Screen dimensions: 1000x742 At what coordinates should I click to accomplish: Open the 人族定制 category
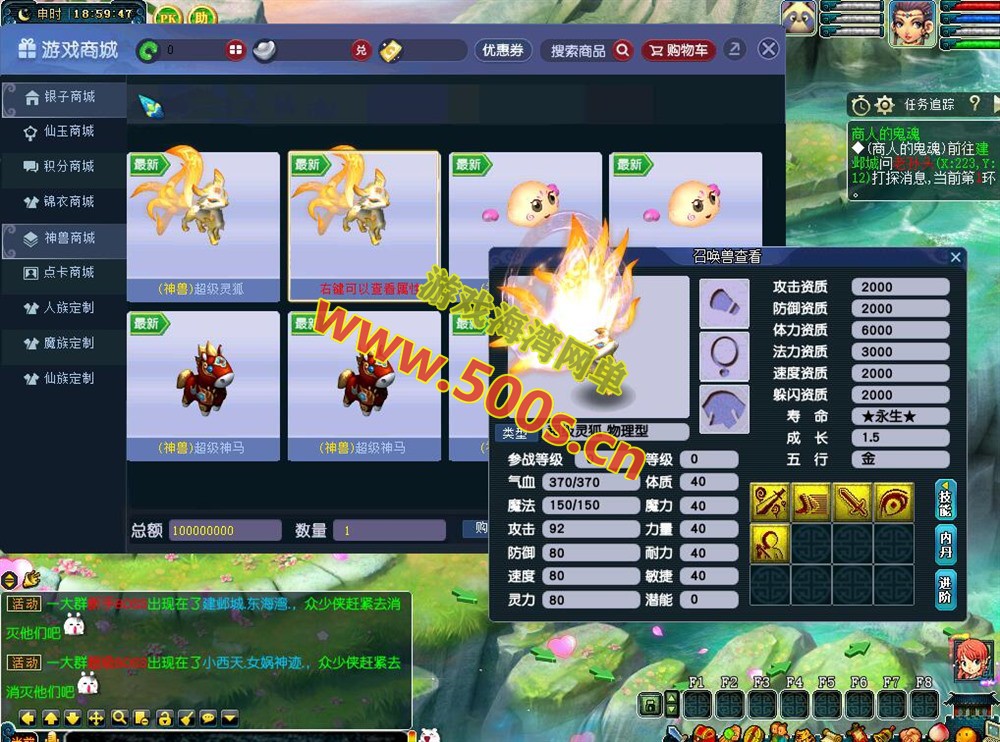(68, 308)
